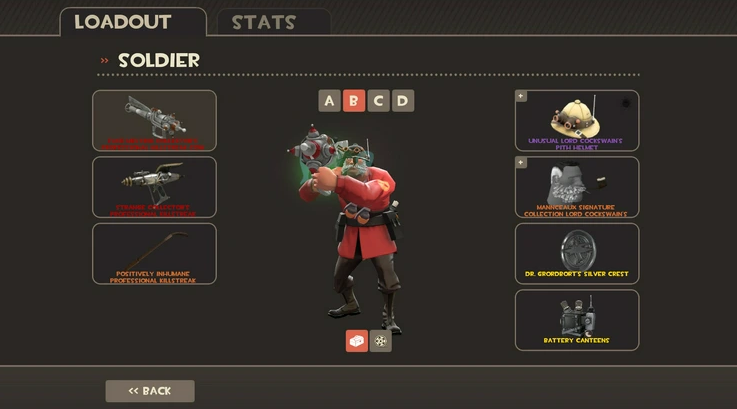This screenshot has height=409, width=737.
Task: Choose the Dr. Grordbort's Silver Crest slot
Action: (577, 253)
